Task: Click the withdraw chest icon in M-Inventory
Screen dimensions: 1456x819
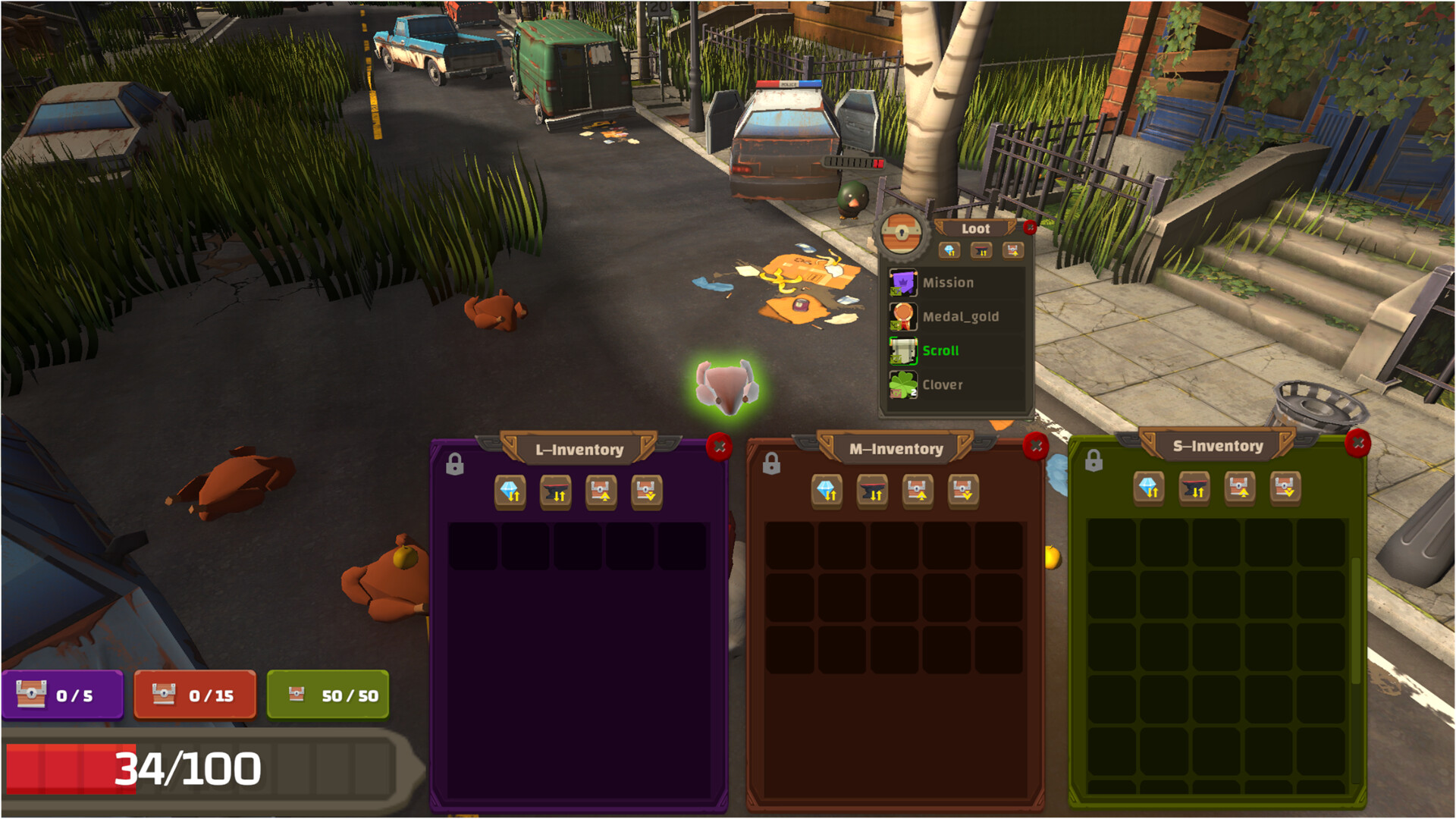Action: coord(964,491)
